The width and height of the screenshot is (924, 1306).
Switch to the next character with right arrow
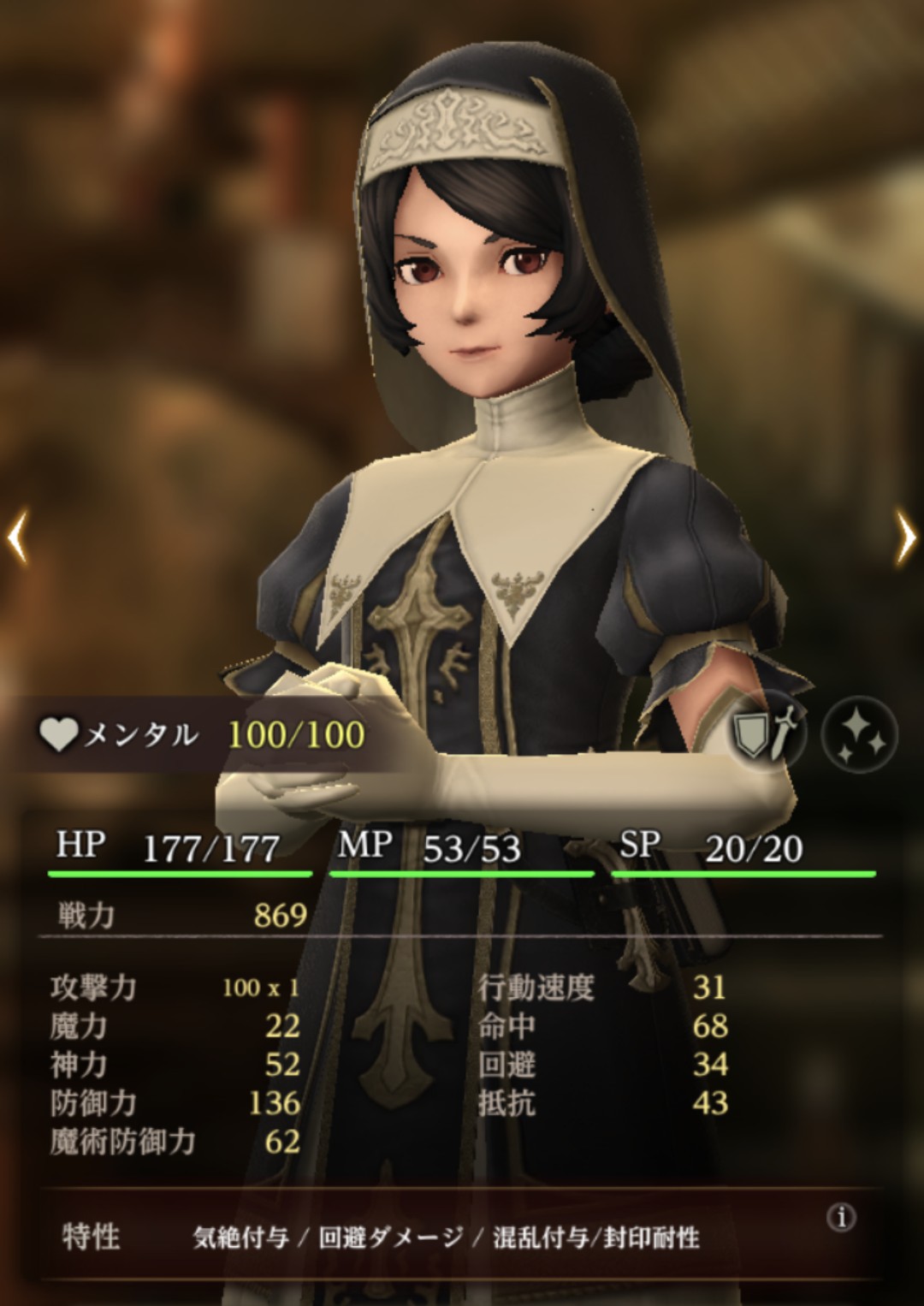904,537
